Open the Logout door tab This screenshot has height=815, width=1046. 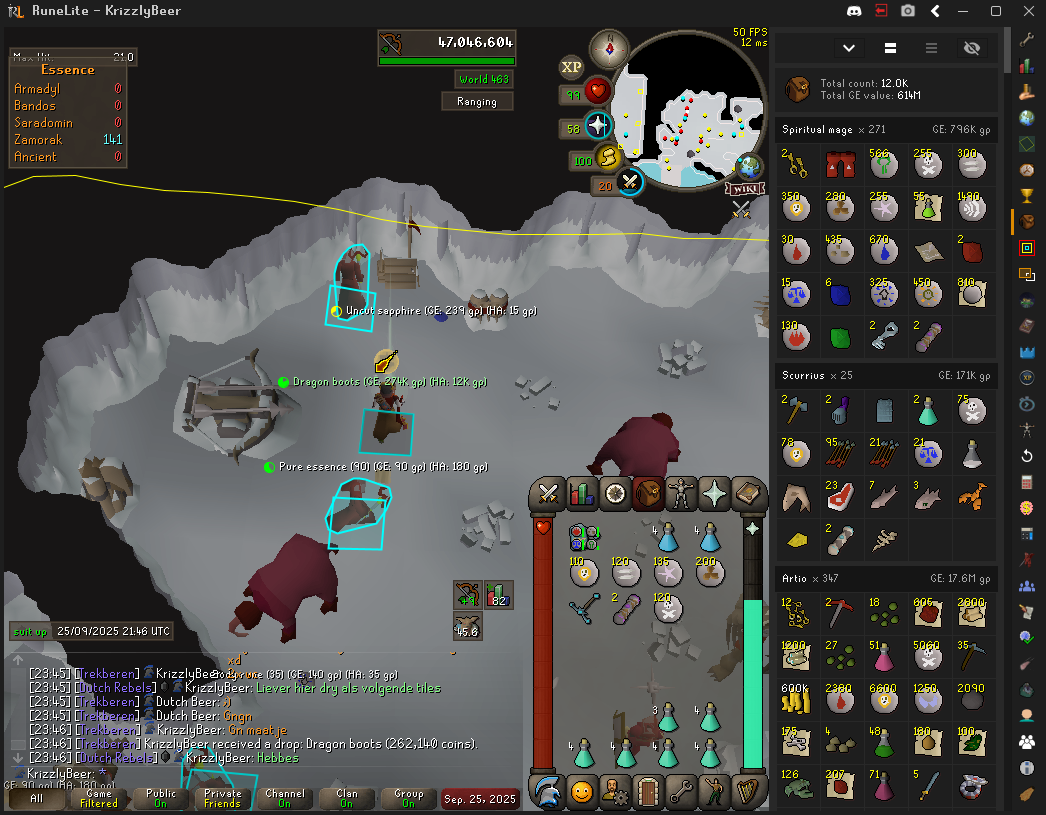(x=648, y=792)
